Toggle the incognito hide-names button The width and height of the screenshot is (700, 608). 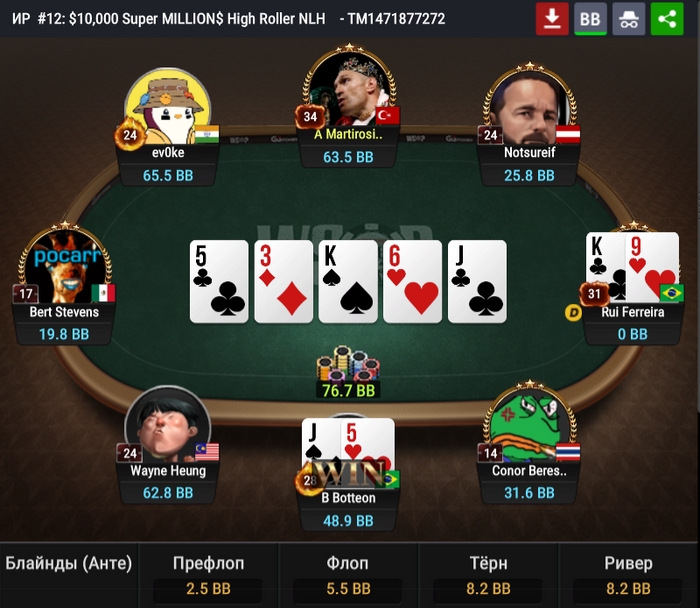[x=629, y=19]
